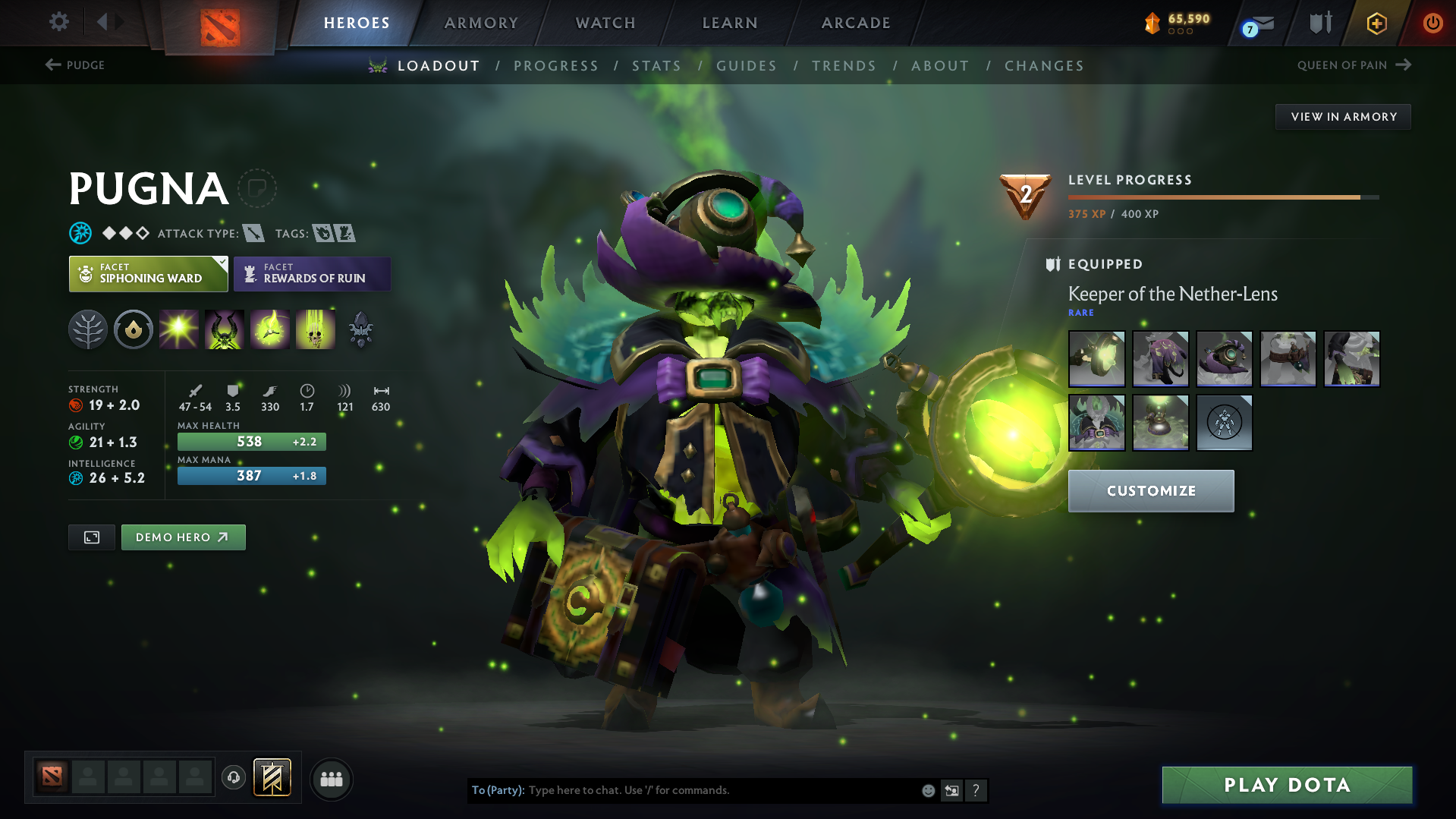Select the first Keeper of the Nether-Lens item thumbnail

(1096, 358)
